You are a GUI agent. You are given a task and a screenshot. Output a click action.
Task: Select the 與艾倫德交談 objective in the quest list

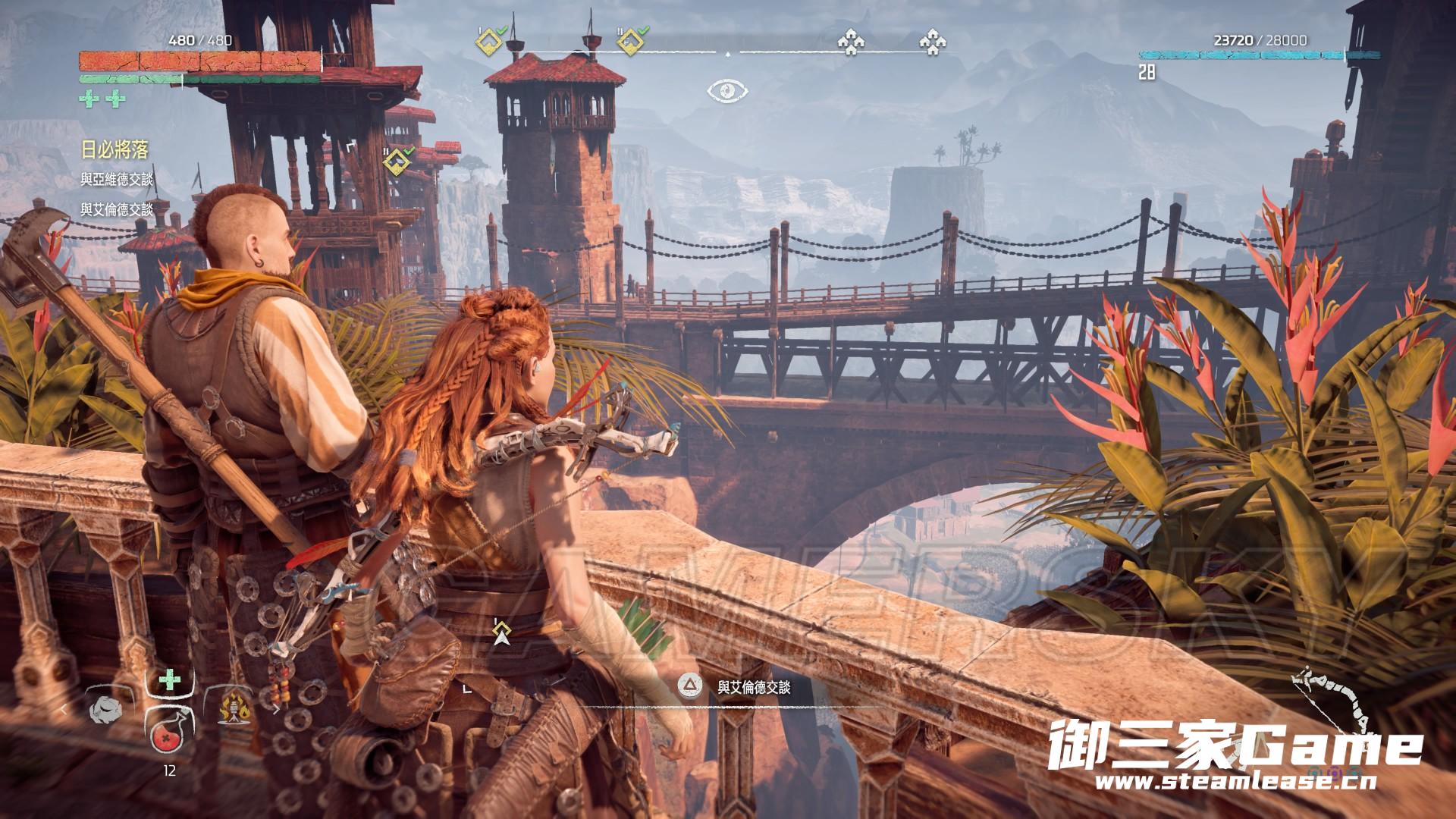tap(117, 209)
